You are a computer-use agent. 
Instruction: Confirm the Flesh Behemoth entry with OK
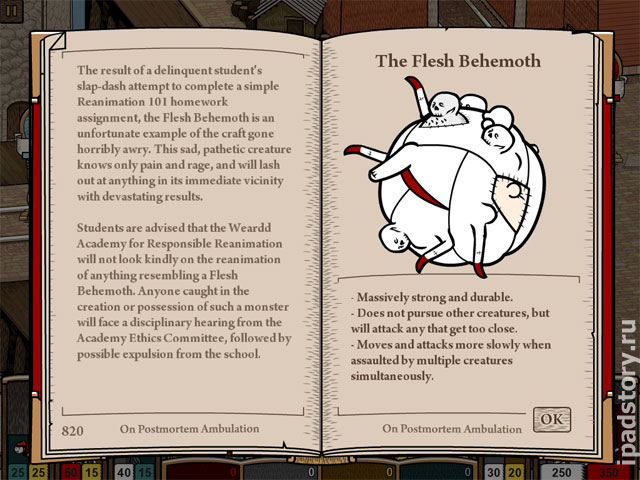pyautogui.click(x=550, y=418)
